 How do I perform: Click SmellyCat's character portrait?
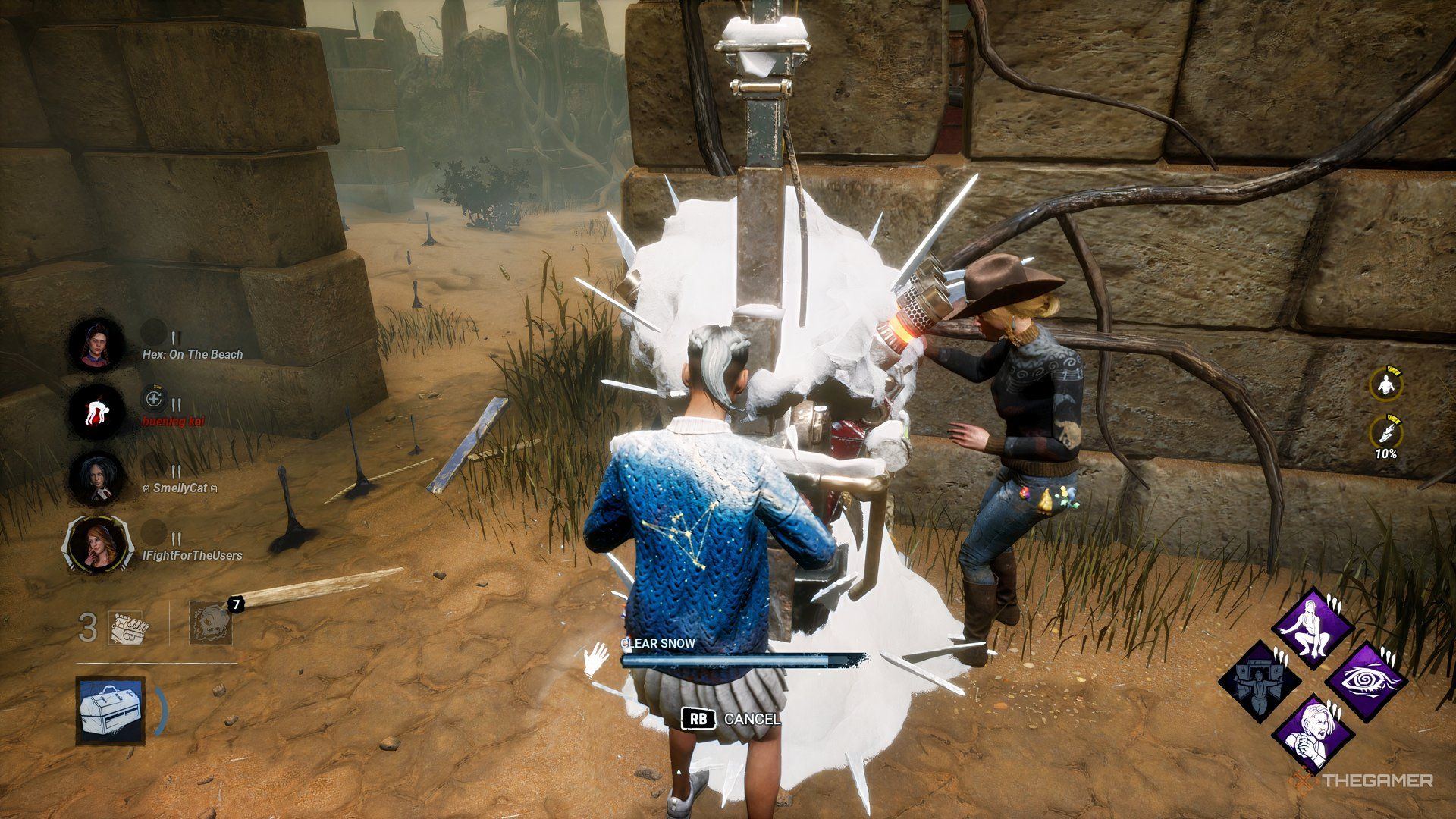[x=94, y=478]
